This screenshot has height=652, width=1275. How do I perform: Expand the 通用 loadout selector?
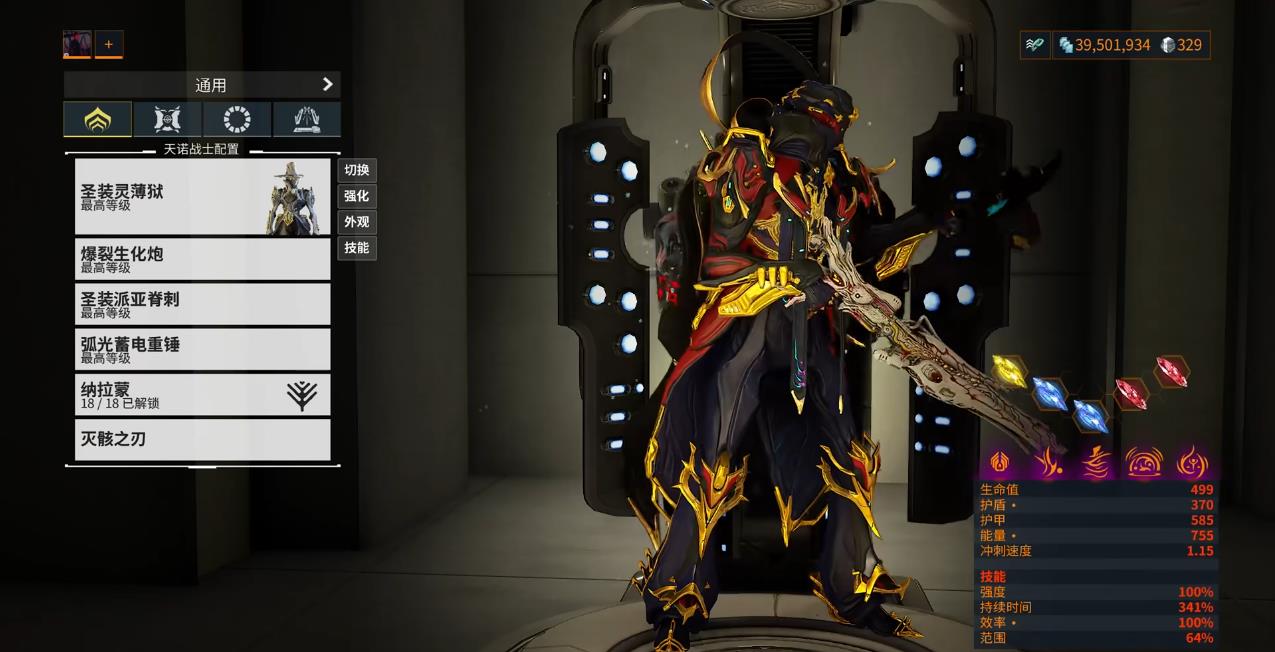coord(202,85)
